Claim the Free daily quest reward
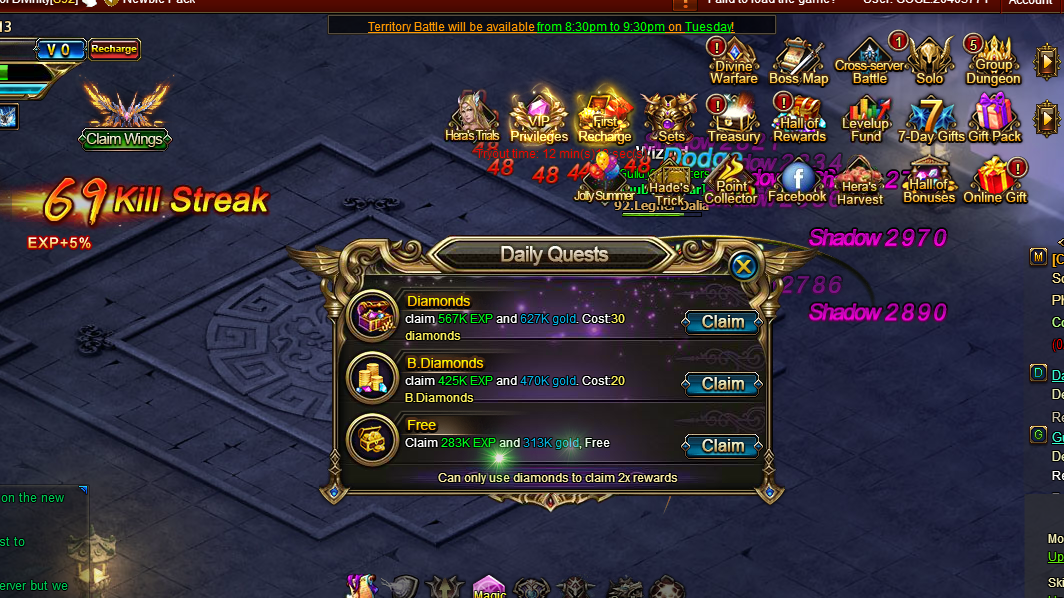The width and height of the screenshot is (1064, 598). tap(722, 446)
